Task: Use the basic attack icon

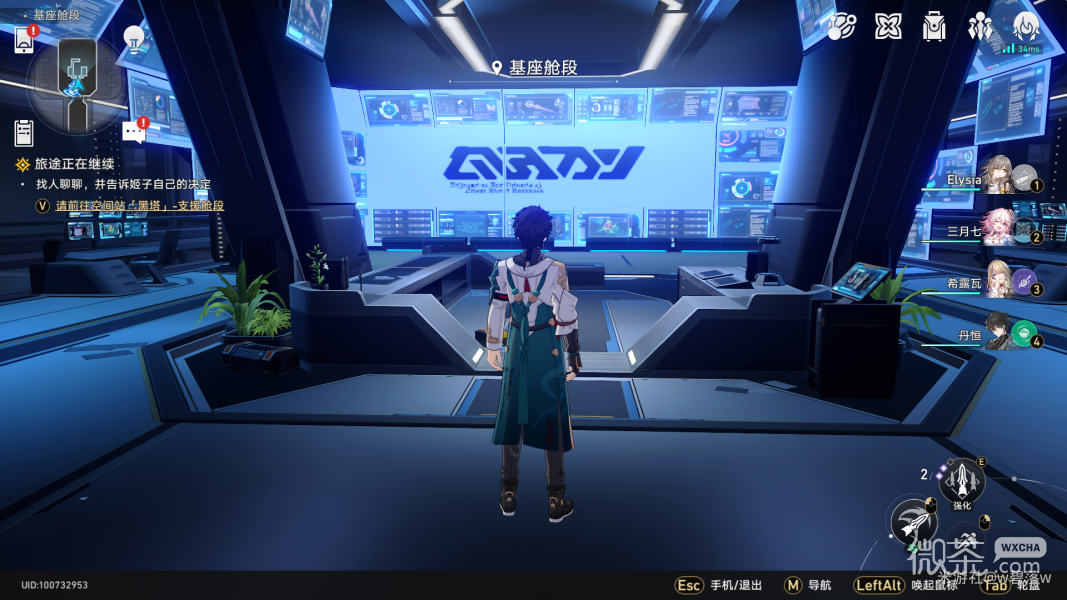Action: [913, 521]
